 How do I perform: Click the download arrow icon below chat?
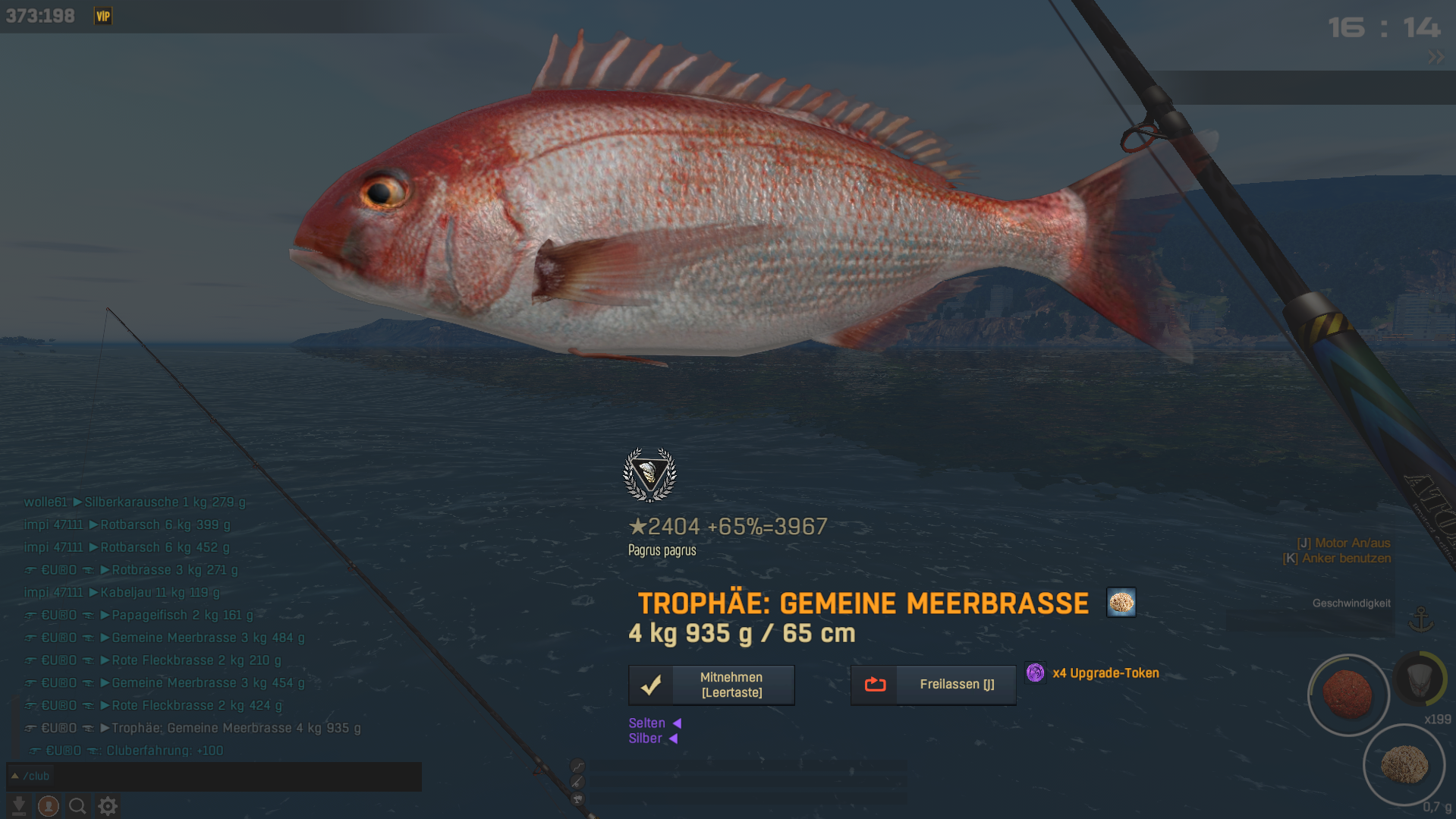coord(19,806)
